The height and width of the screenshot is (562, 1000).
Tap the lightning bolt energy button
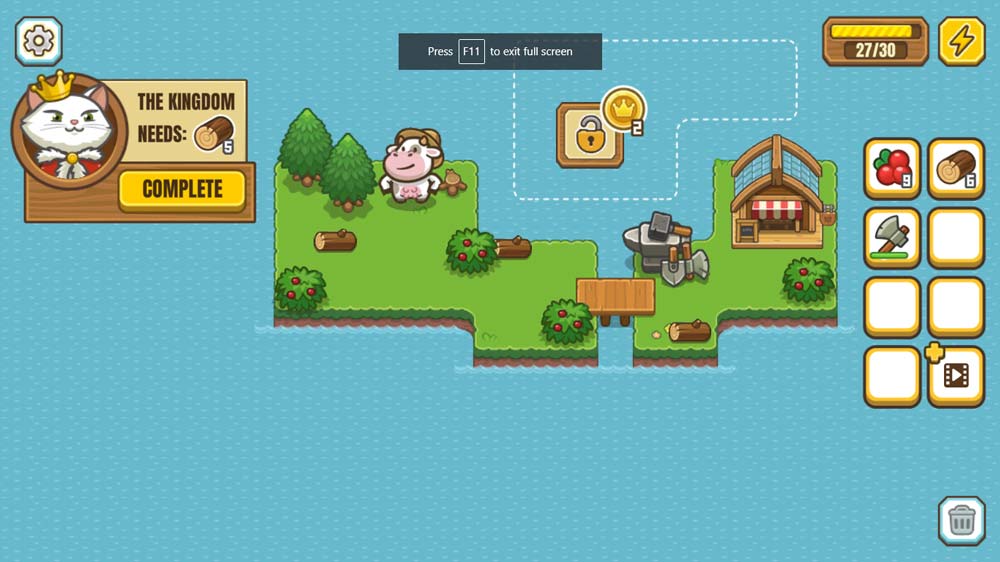click(961, 41)
